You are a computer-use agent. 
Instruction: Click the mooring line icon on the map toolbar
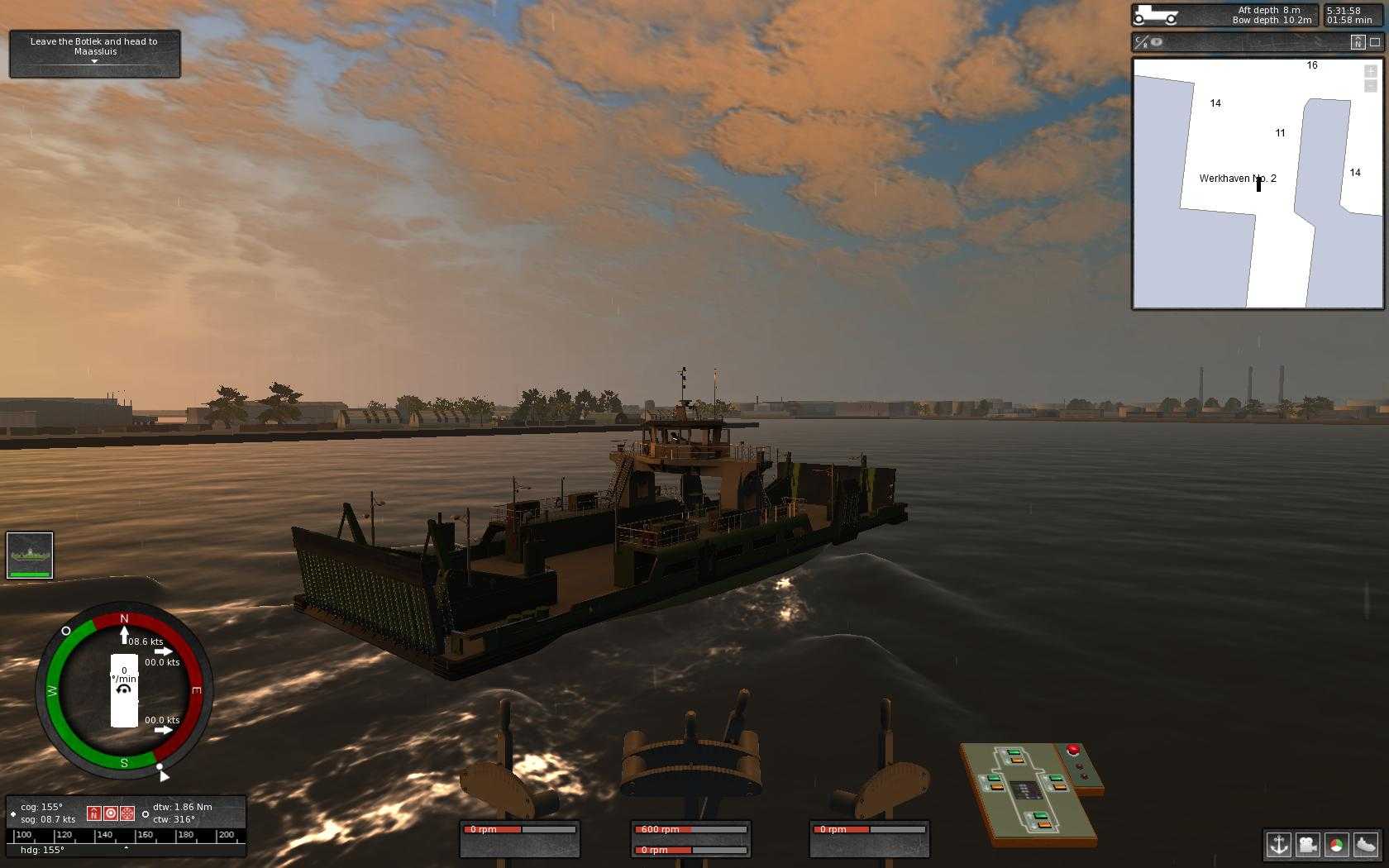pos(1142,42)
